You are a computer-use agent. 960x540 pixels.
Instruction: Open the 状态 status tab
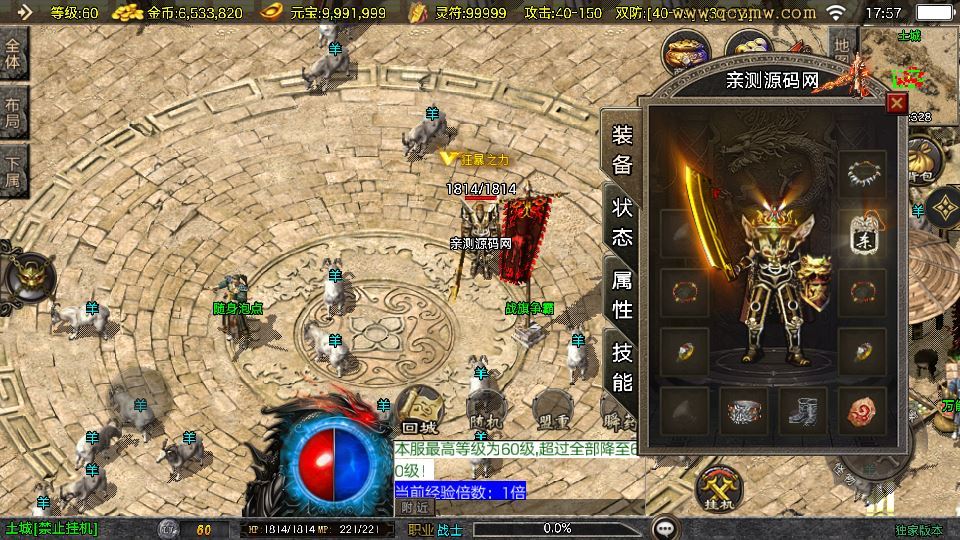(x=622, y=222)
